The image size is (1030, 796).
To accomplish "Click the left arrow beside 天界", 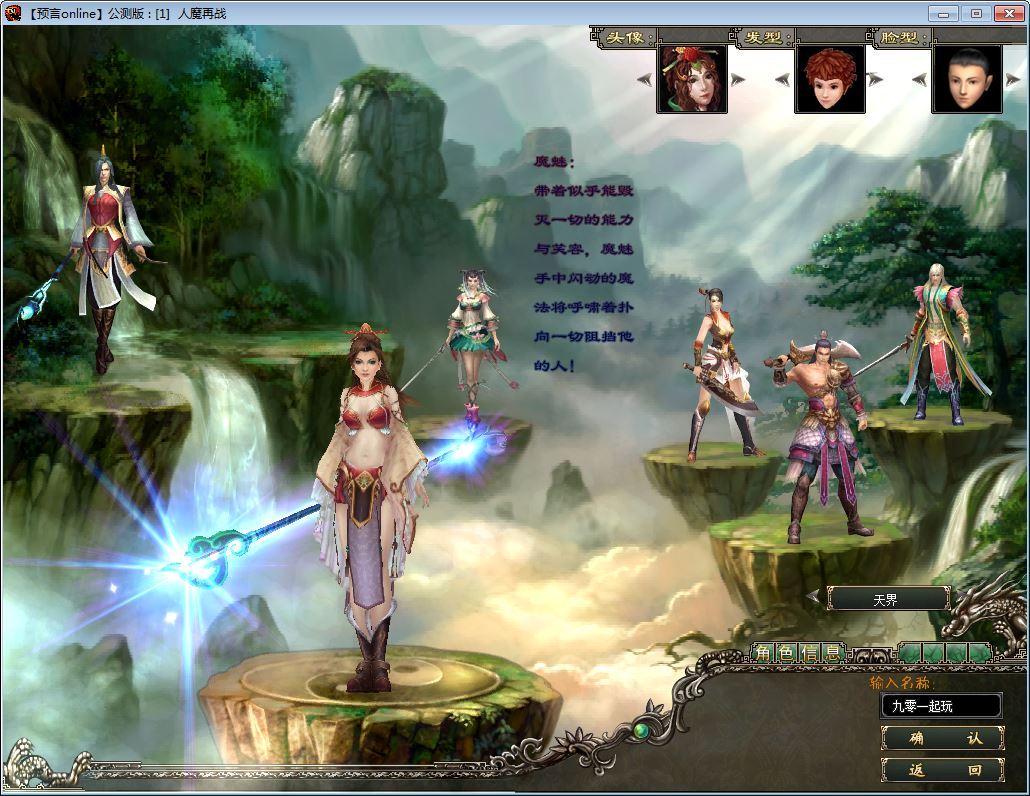I will click(815, 598).
